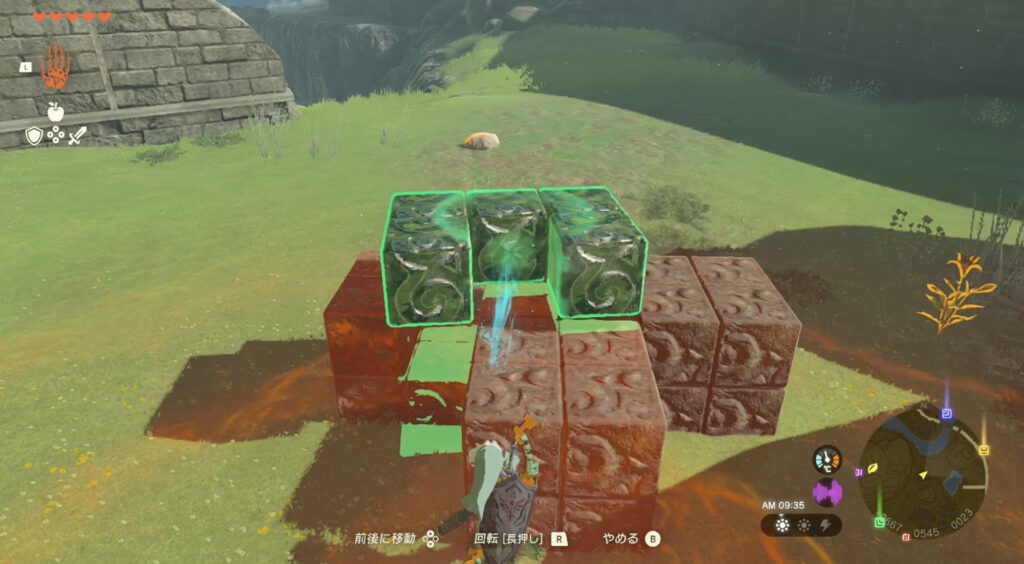Click the purple noise meter icon

coord(827,492)
